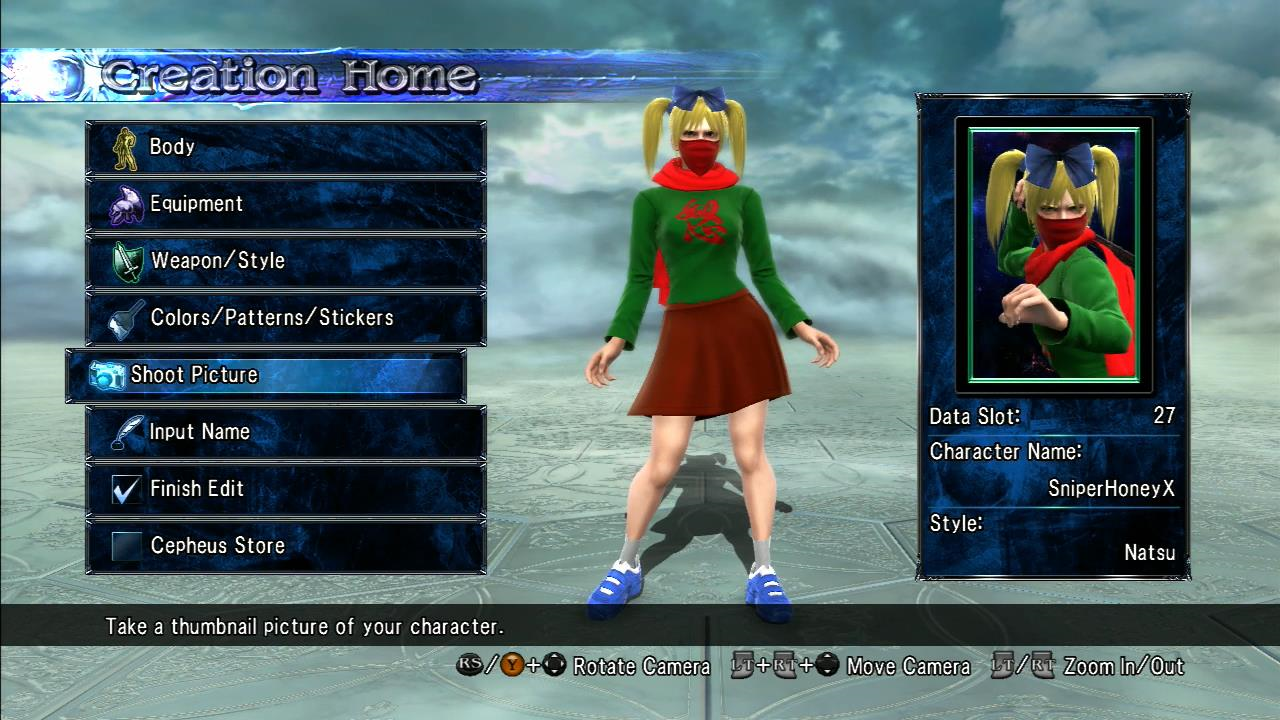
Task: Open the Cepheus Store
Action: tap(286, 546)
